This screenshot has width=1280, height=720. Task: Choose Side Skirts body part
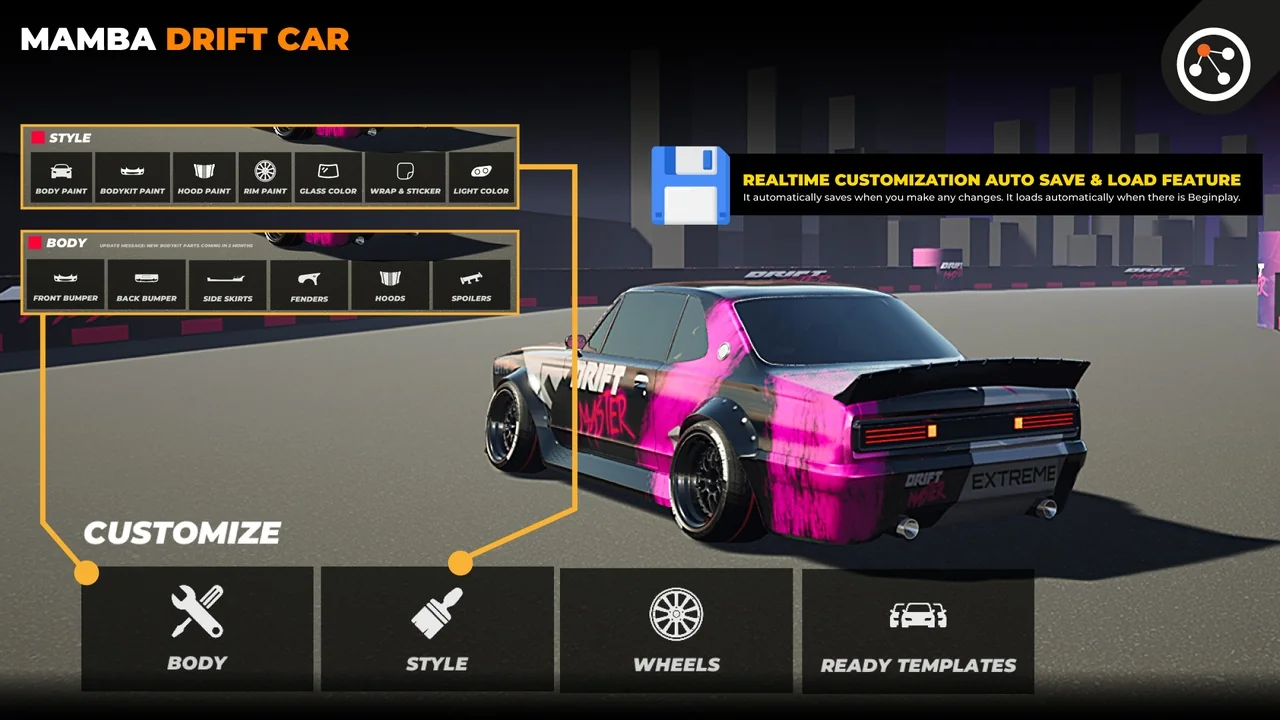(228, 285)
